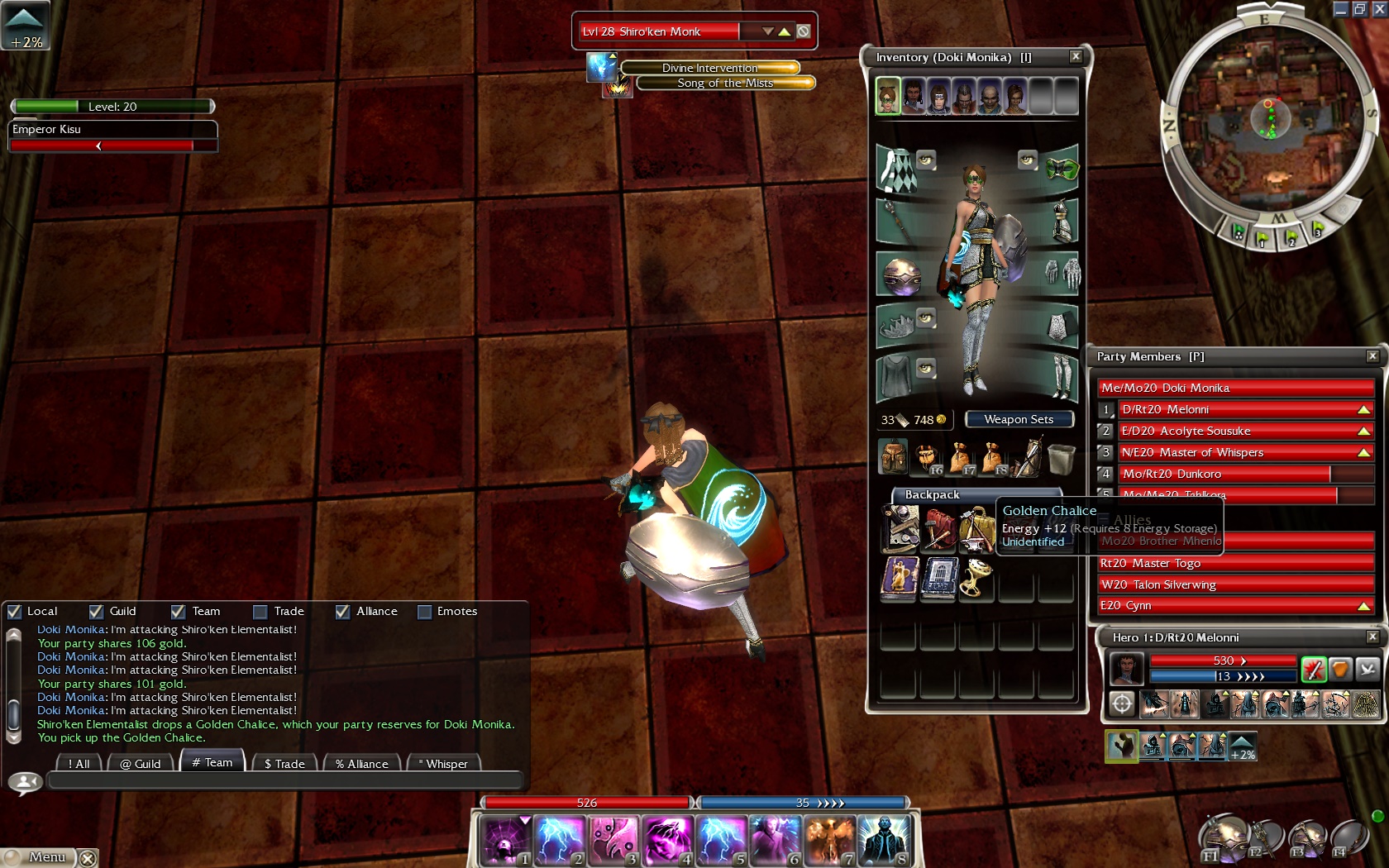Toggle the Trade chat filter checkbox
Screen dimensions: 1389x868
tap(260, 612)
